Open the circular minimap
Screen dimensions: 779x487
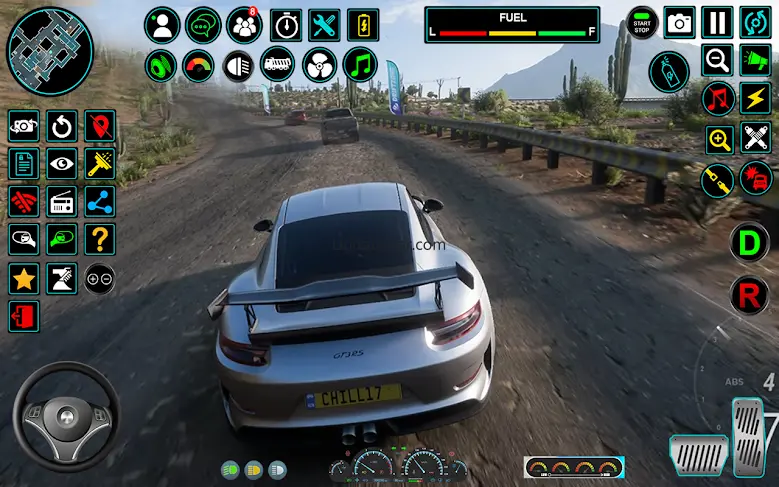[x=50, y=50]
